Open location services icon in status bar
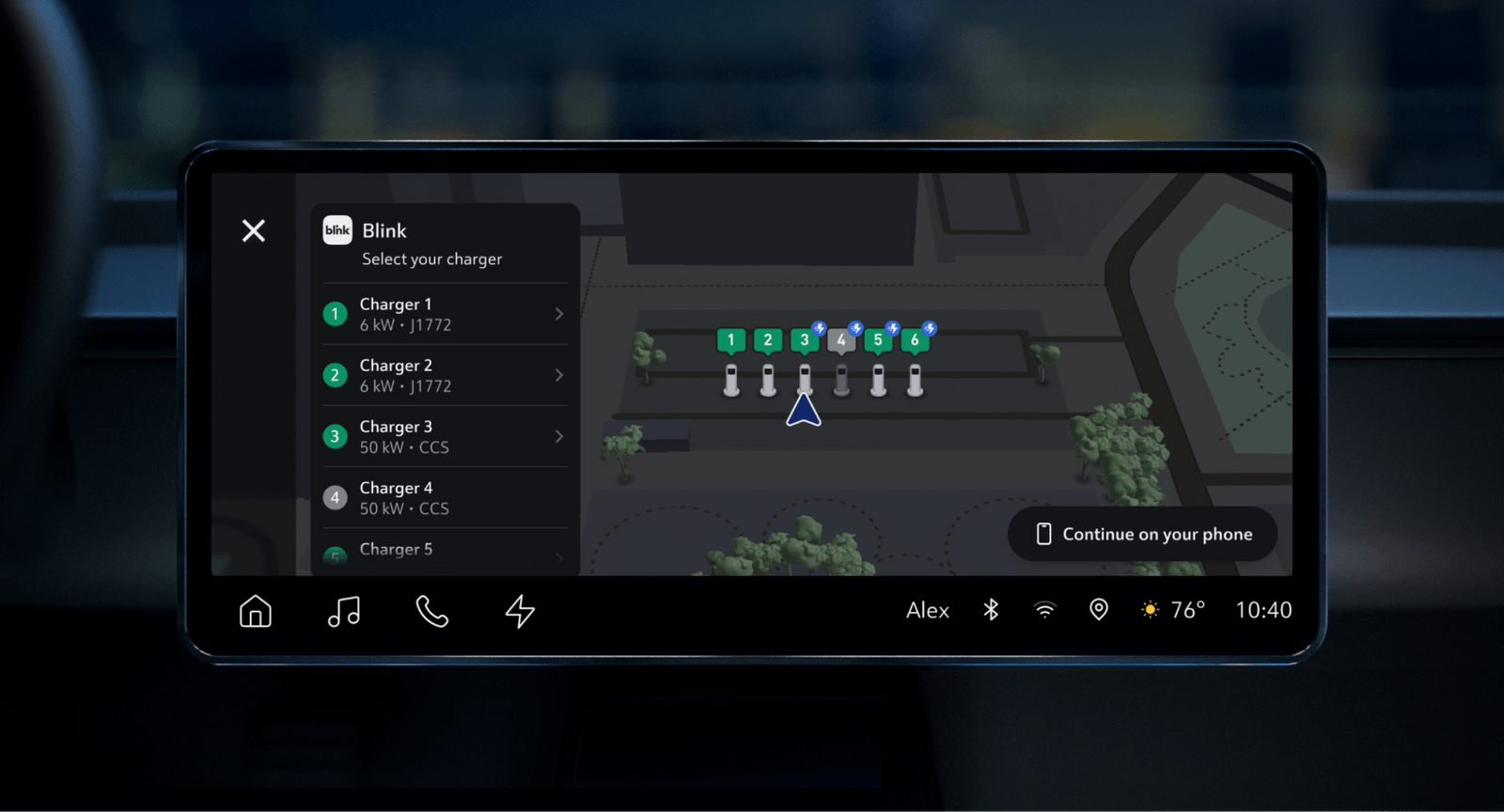 coord(1098,610)
